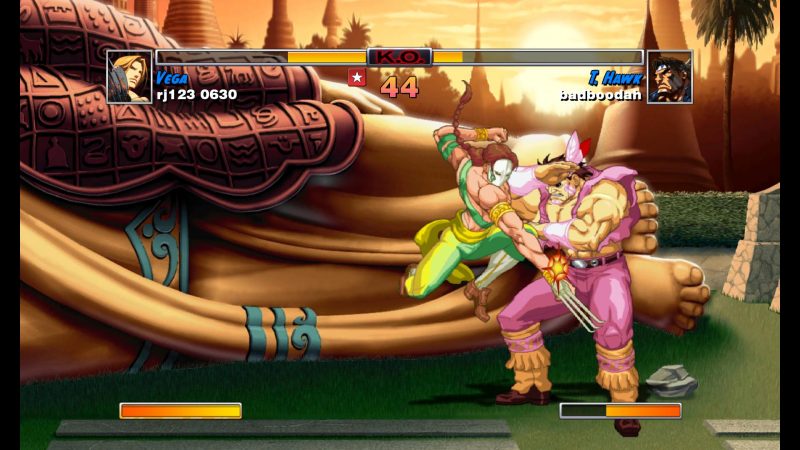
Task: Click Vega's character portrait
Action: (x=130, y=77)
